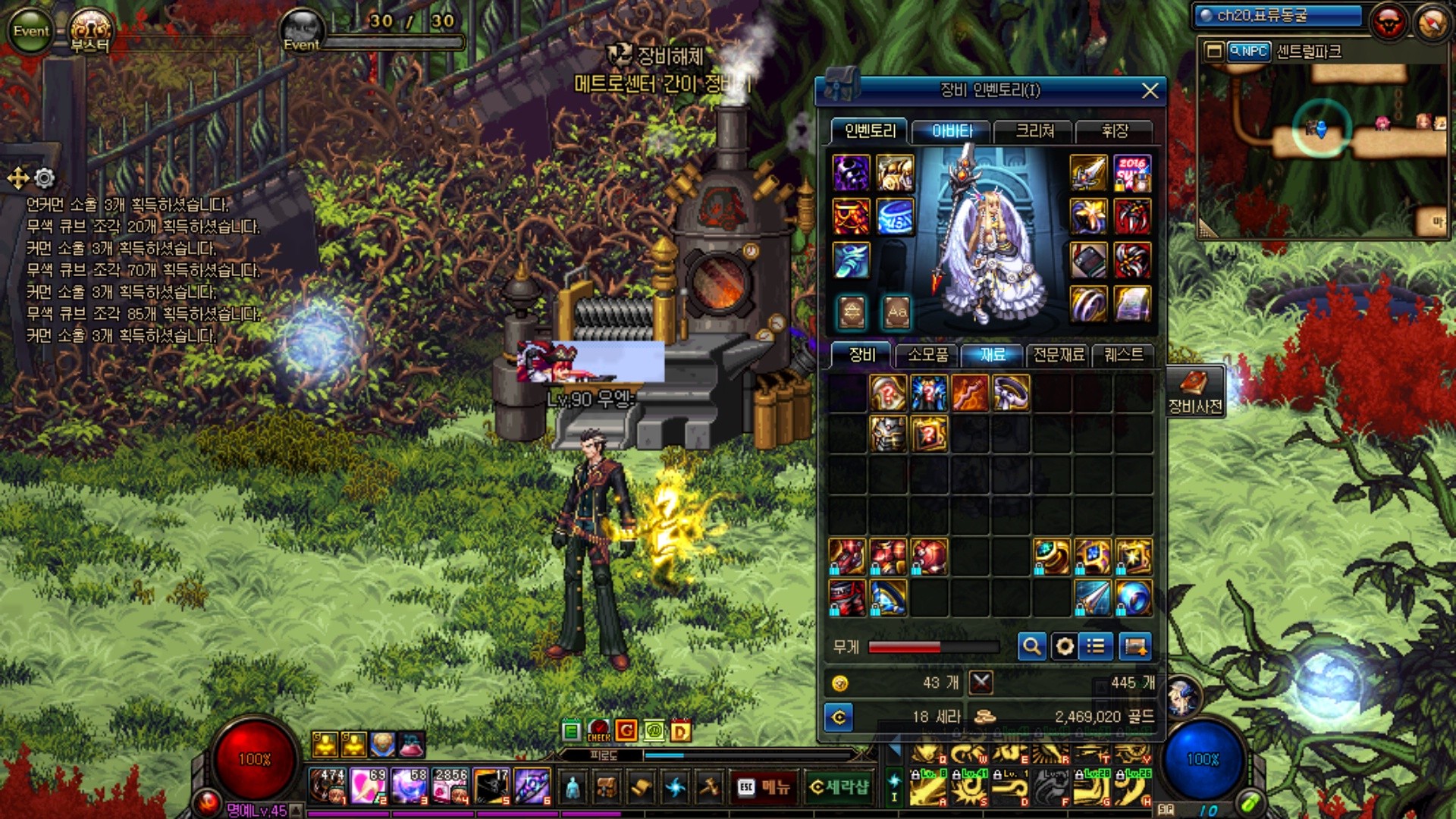This screenshot has width=1456, height=819.
Task: Open the 크리쳐 tab
Action: (x=1034, y=131)
